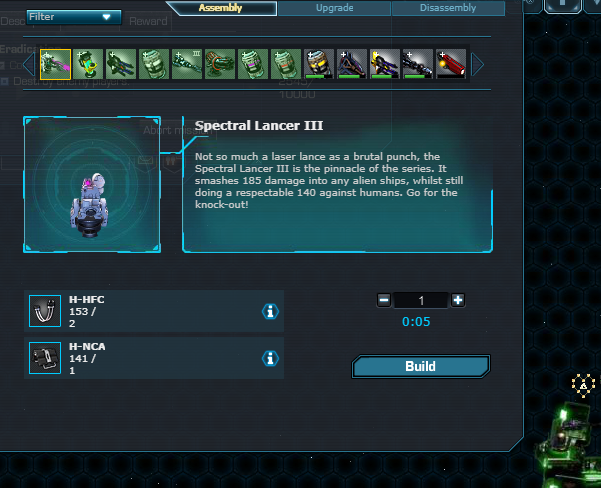Viewport: 601px width, 488px height.
Task: Show info for H-NCA component
Action: 270,359
